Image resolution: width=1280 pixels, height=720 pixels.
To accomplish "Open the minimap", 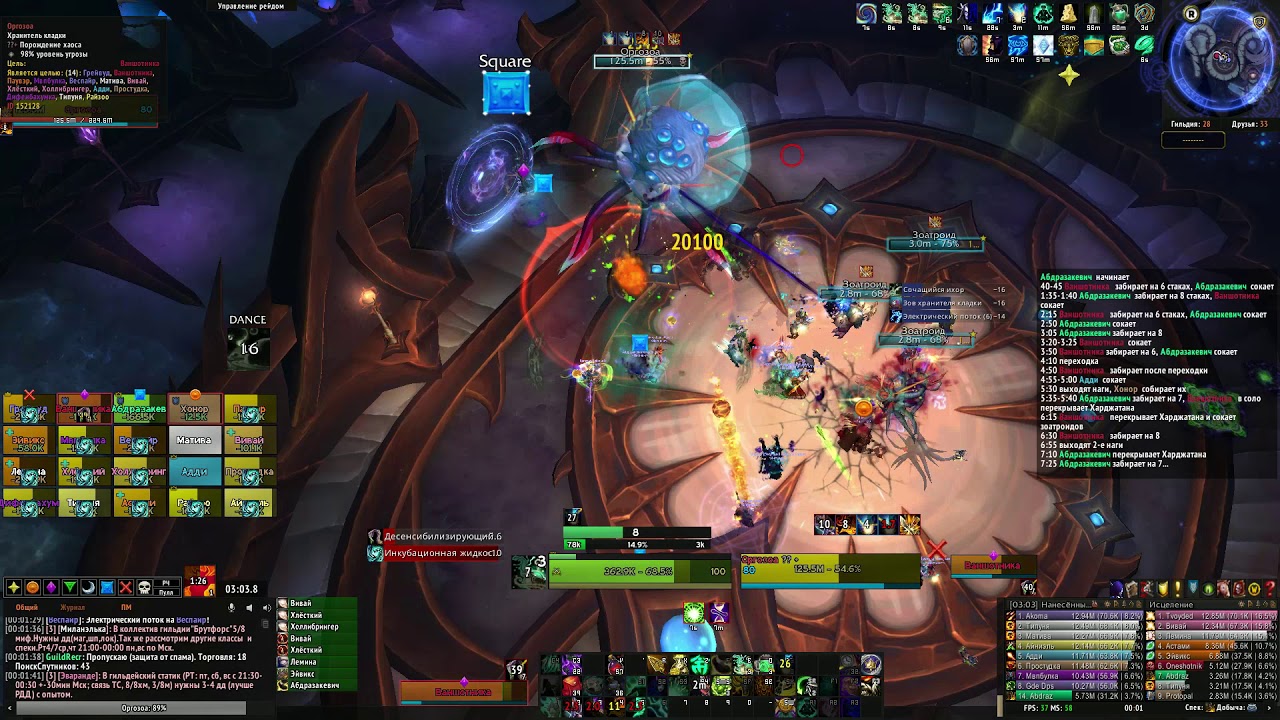I will [1222, 60].
